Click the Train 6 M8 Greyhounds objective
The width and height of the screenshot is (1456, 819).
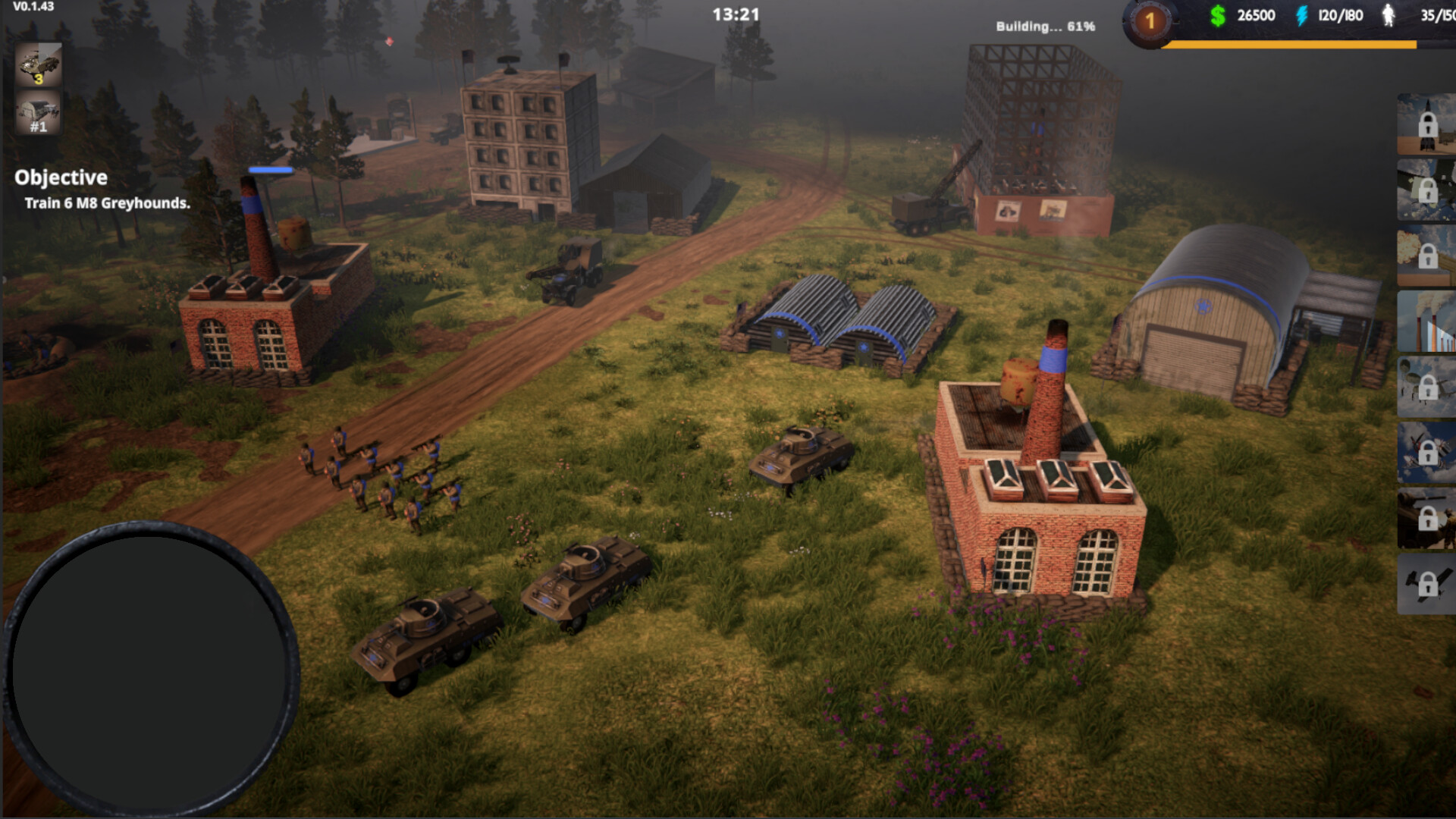click(107, 203)
